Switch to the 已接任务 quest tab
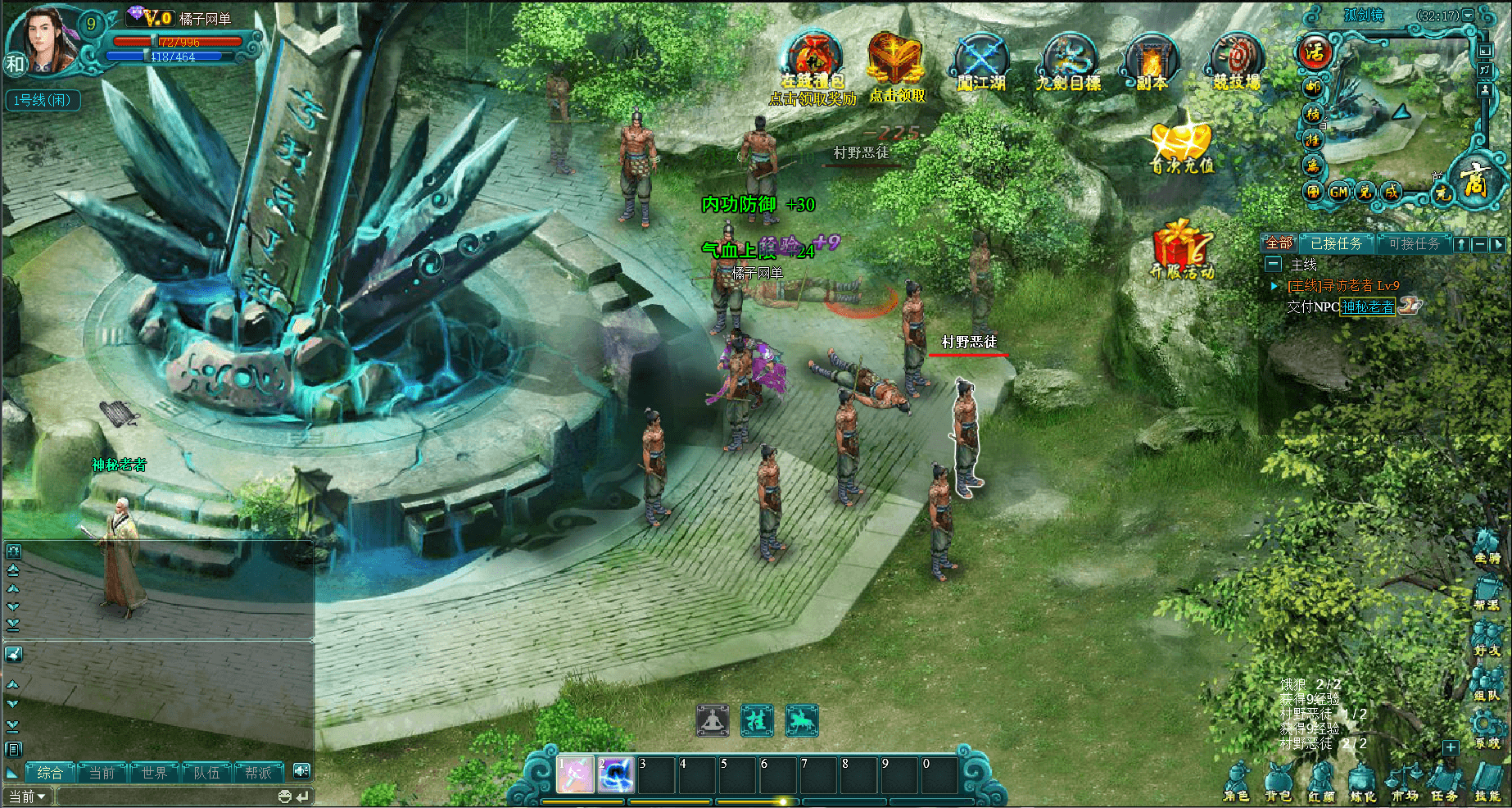This screenshot has width=1512, height=808. [x=1336, y=243]
